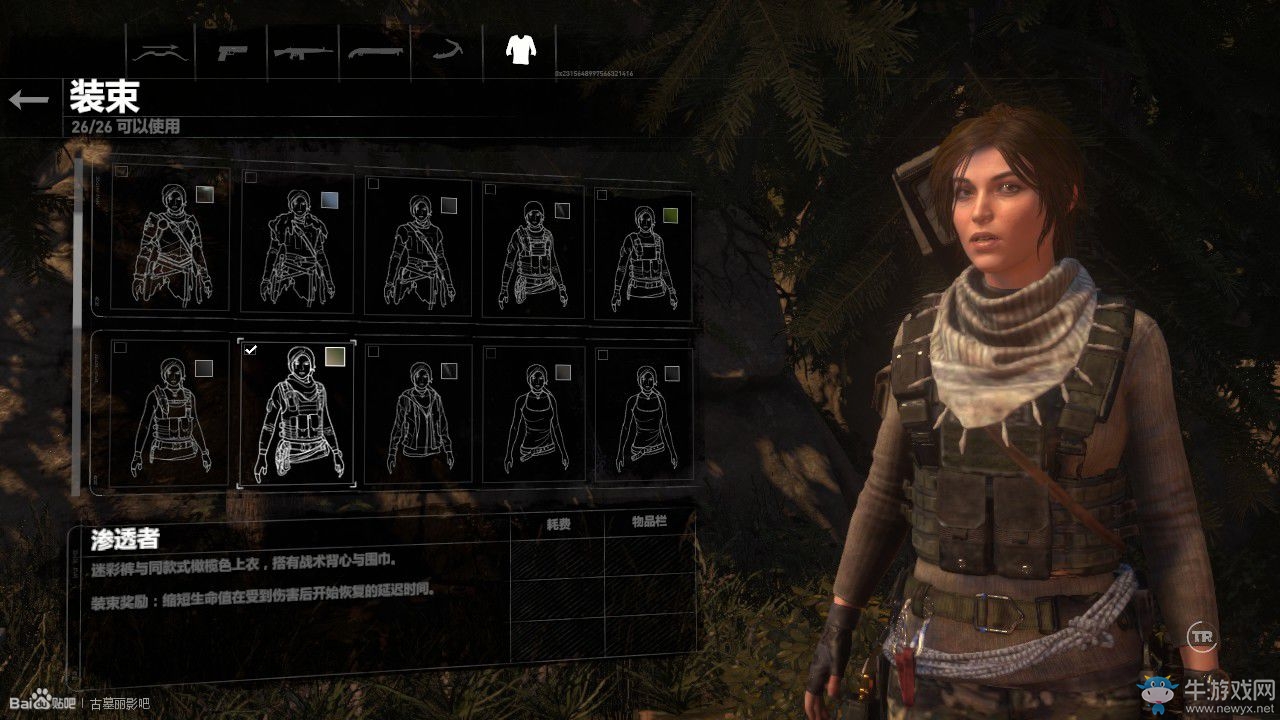Select the white shirt outfits tab
This screenshot has height=720, width=1280.
pos(520,49)
